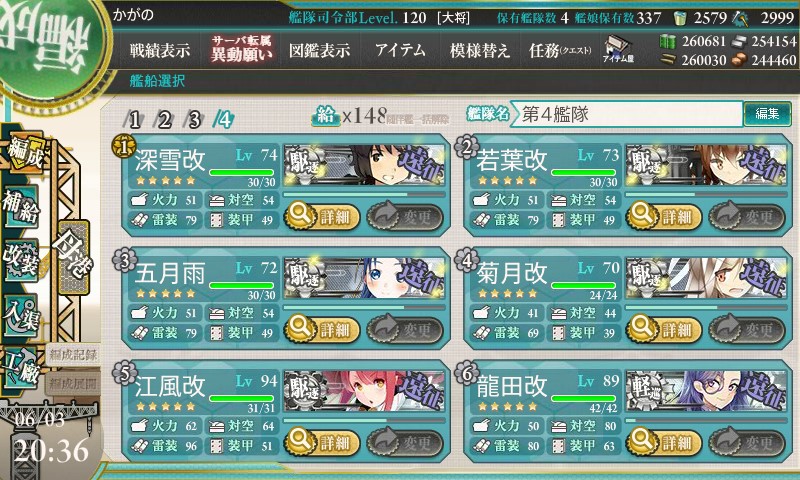800x480 pixels.
Task: Show 詳細 details for 菊月改
Action: pyautogui.click(x=665, y=328)
